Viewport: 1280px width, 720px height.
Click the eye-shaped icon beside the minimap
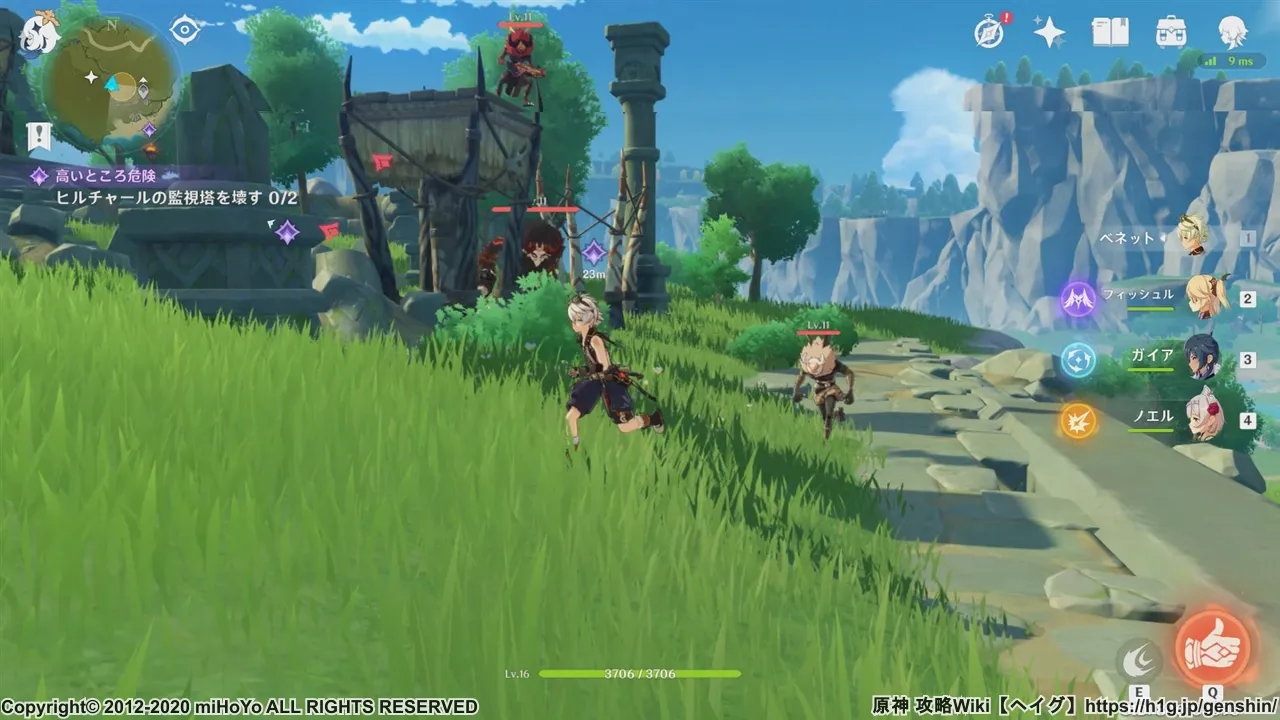click(185, 30)
